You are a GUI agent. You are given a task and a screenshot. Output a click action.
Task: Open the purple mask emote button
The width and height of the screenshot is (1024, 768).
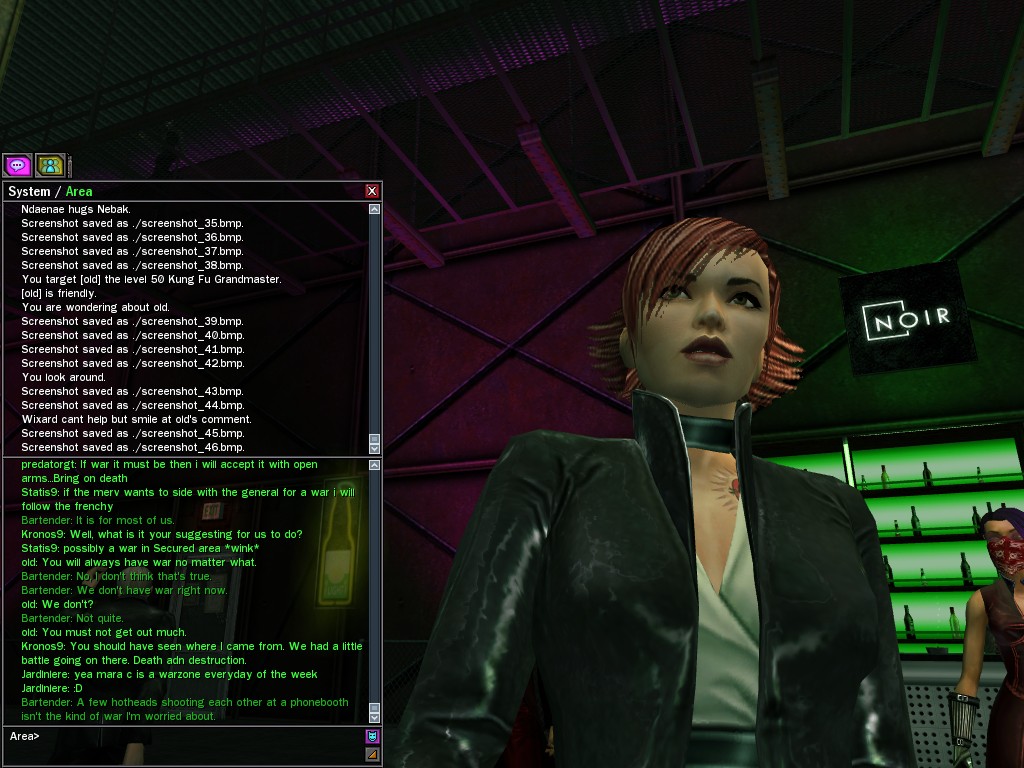pyautogui.click(x=372, y=737)
